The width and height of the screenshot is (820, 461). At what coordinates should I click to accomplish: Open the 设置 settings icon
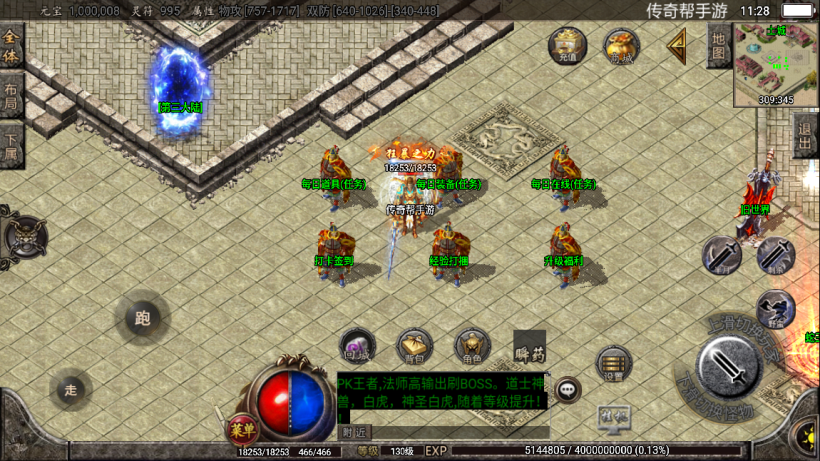613,365
